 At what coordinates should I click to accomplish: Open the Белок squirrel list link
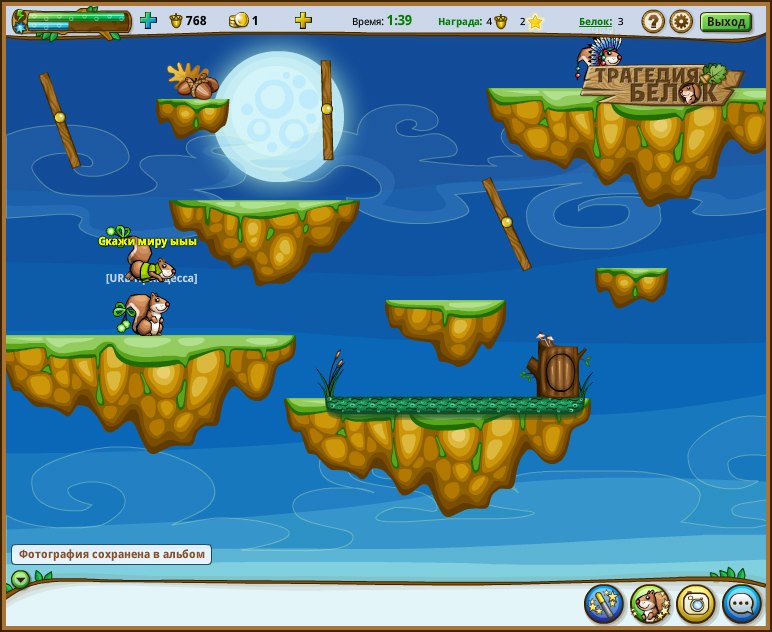point(595,21)
